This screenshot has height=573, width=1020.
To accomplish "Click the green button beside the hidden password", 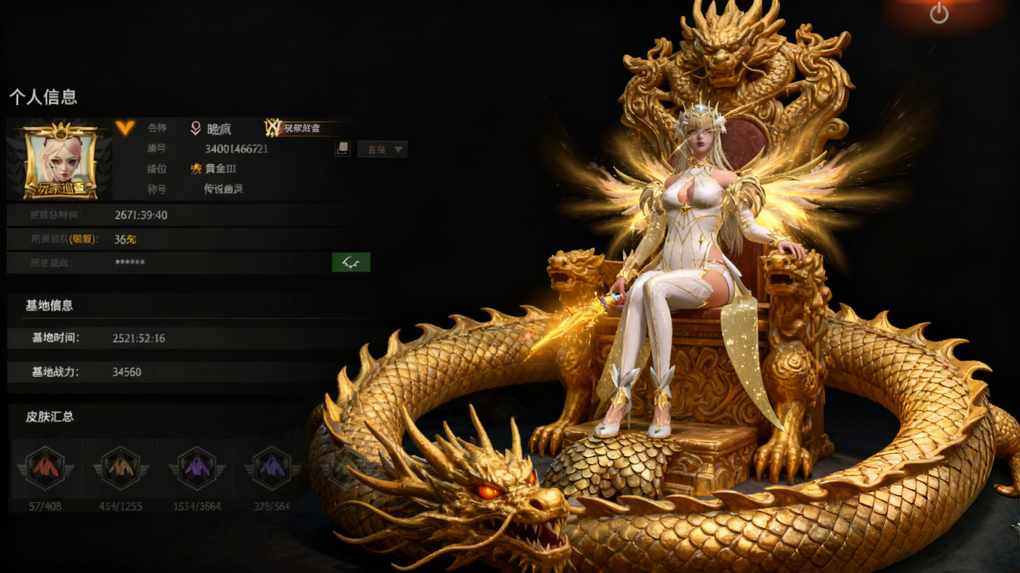I will click(x=351, y=262).
